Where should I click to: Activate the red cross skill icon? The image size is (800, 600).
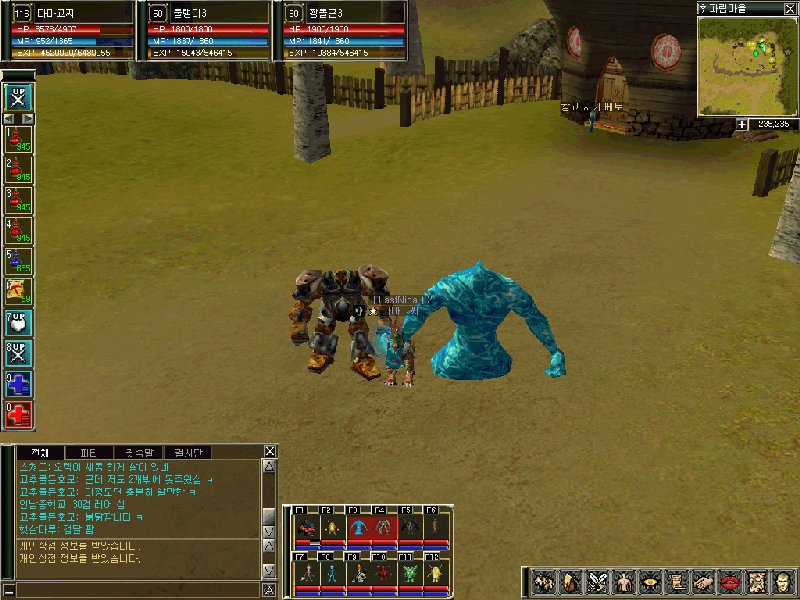coord(19,414)
